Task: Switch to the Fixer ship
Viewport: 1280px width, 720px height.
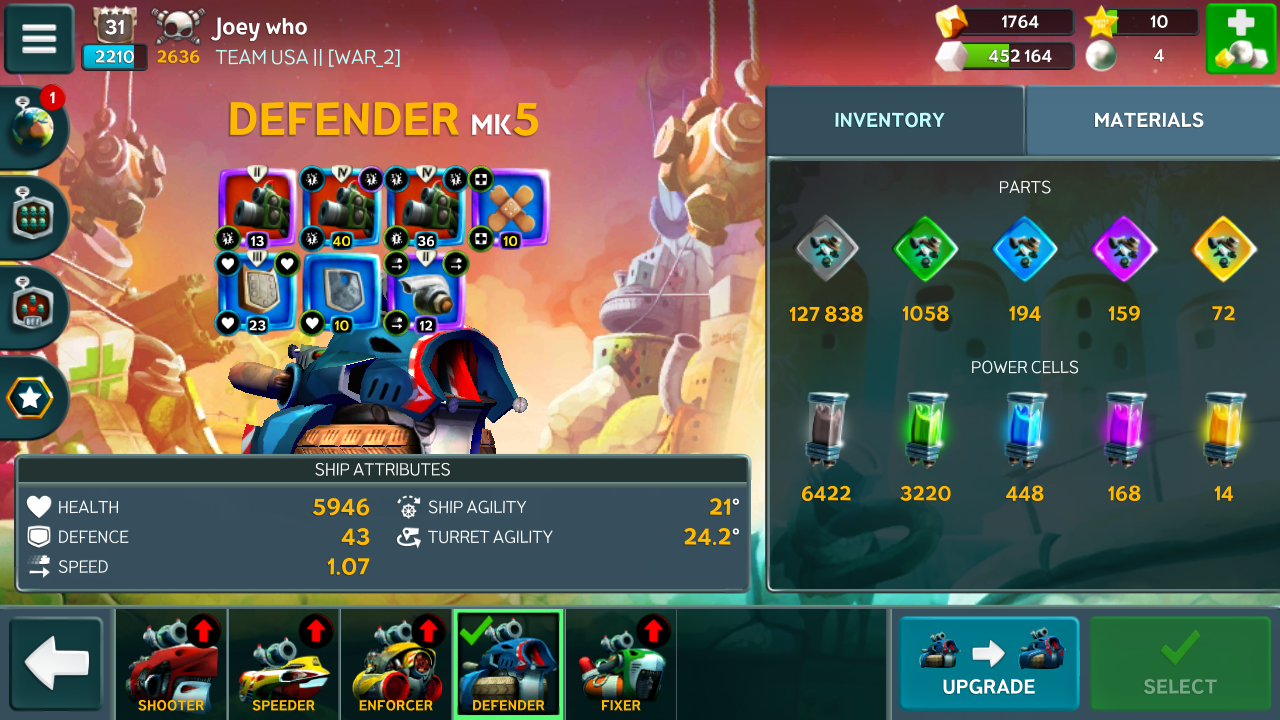Action: 621,663
